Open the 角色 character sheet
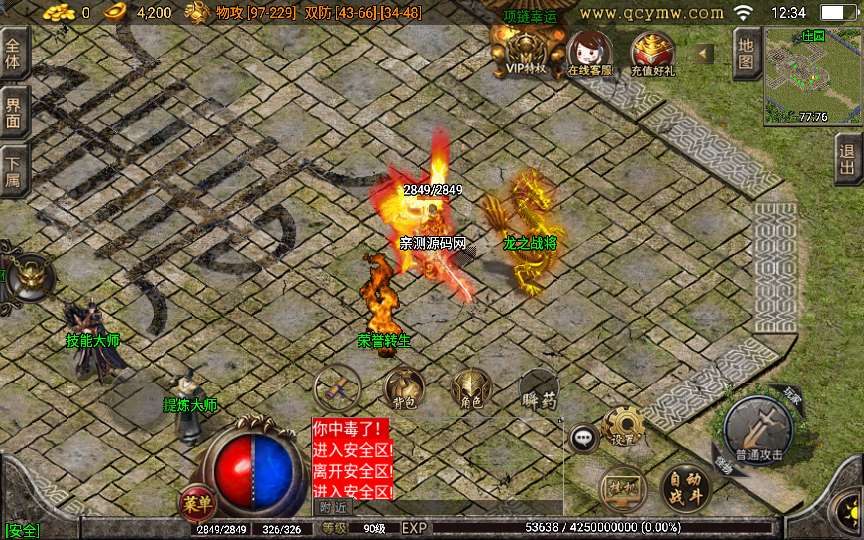 click(470, 387)
